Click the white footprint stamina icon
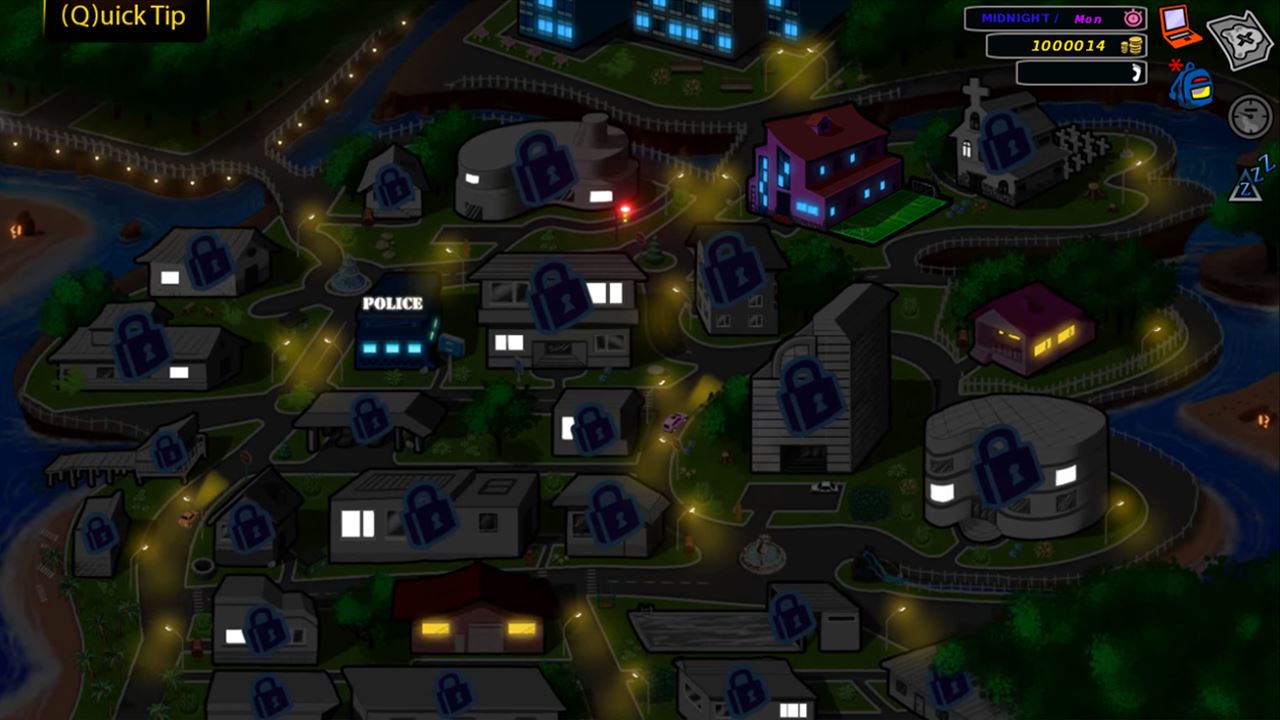This screenshot has width=1280, height=720. click(1135, 72)
